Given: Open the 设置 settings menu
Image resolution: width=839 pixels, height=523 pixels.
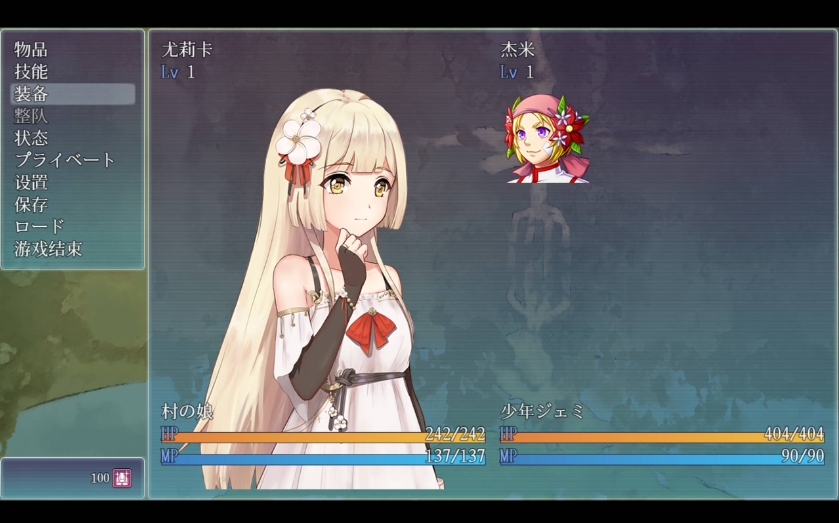Looking at the screenshot, I should (32, 182).
